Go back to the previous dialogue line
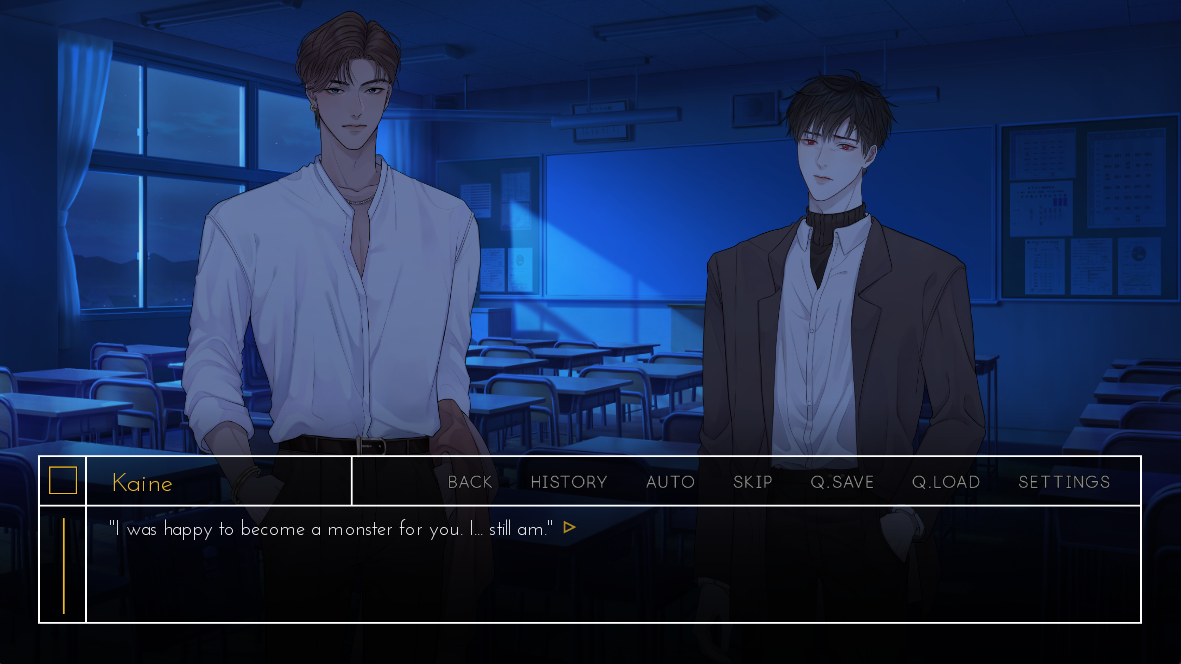Viewport: 1181px width, 664px height. click(470, 482)
